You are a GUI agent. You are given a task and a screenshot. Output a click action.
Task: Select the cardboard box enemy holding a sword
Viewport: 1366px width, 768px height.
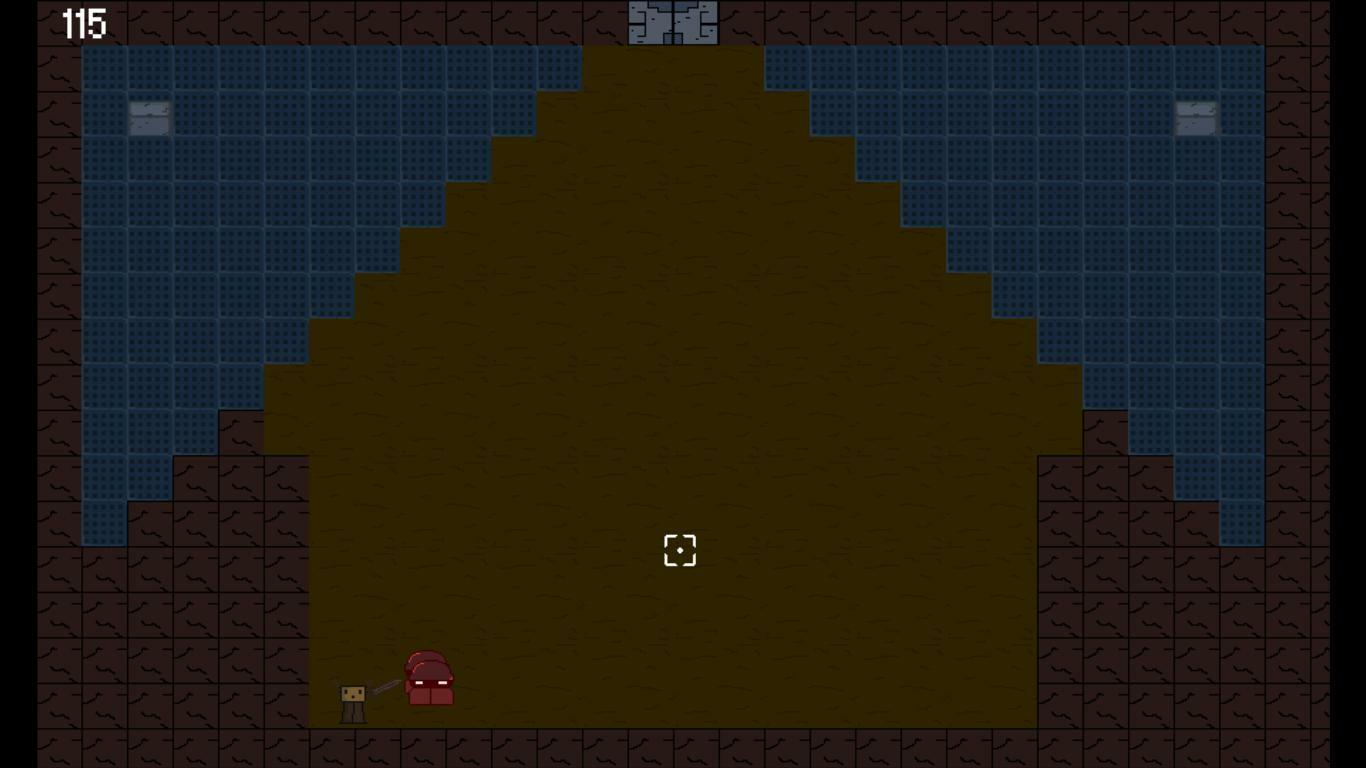[352, 698]
